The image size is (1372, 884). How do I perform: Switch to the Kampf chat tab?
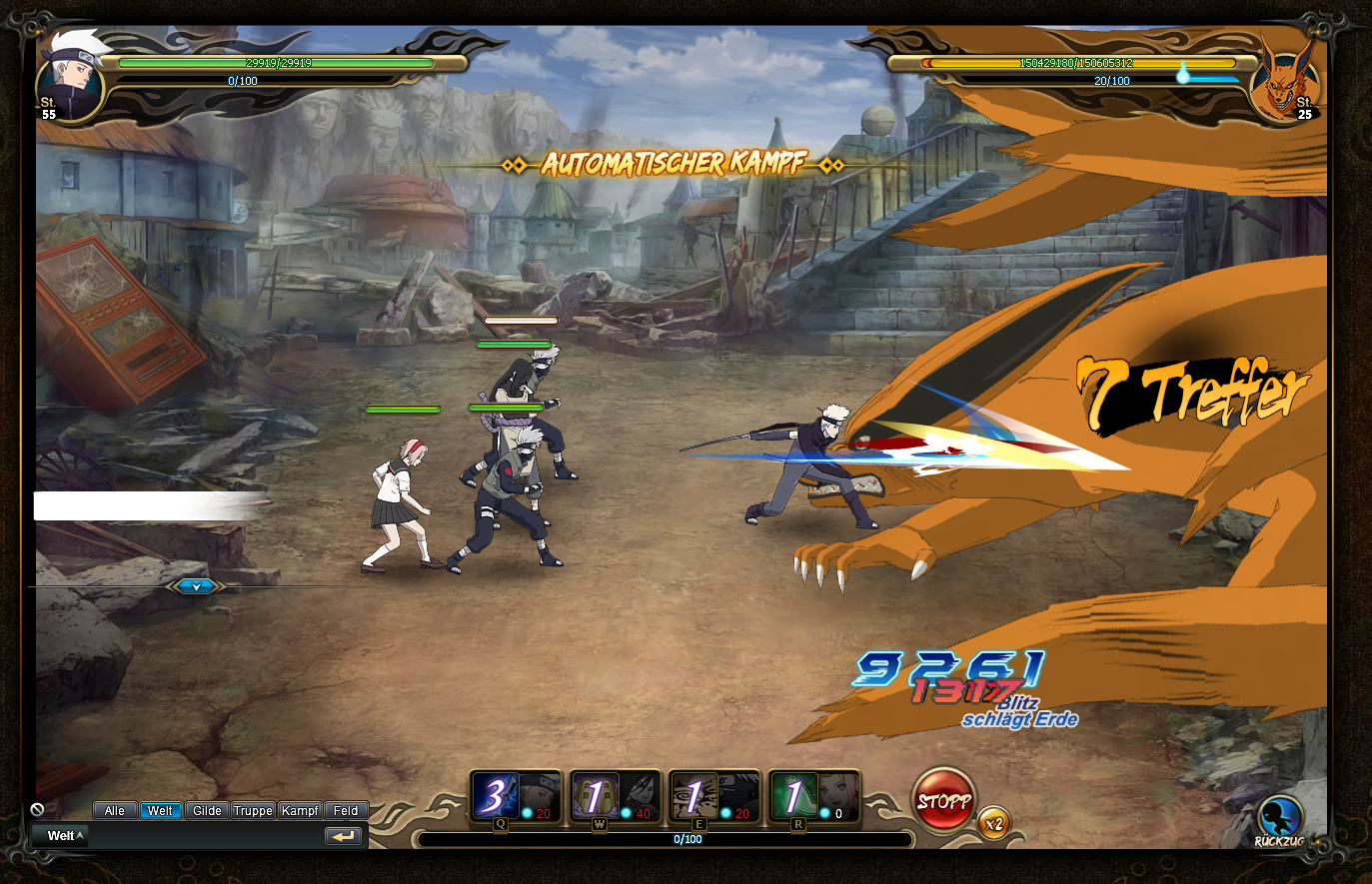point(300,811)
